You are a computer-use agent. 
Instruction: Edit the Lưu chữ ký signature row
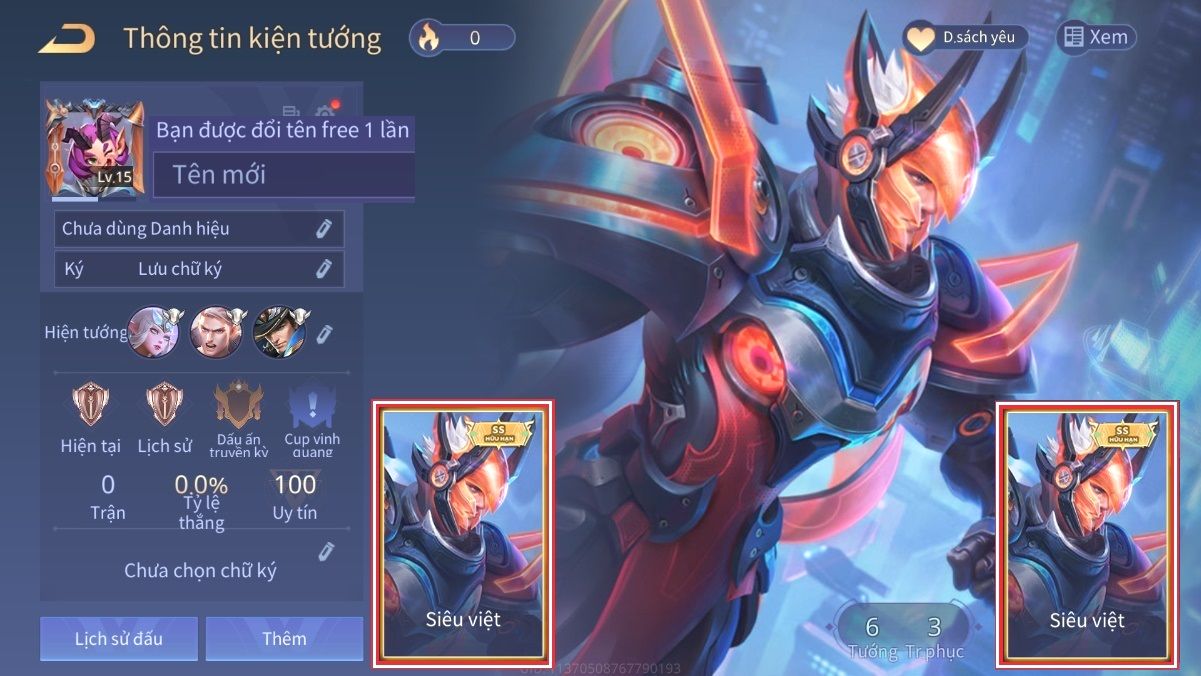(x=323, y=268)
